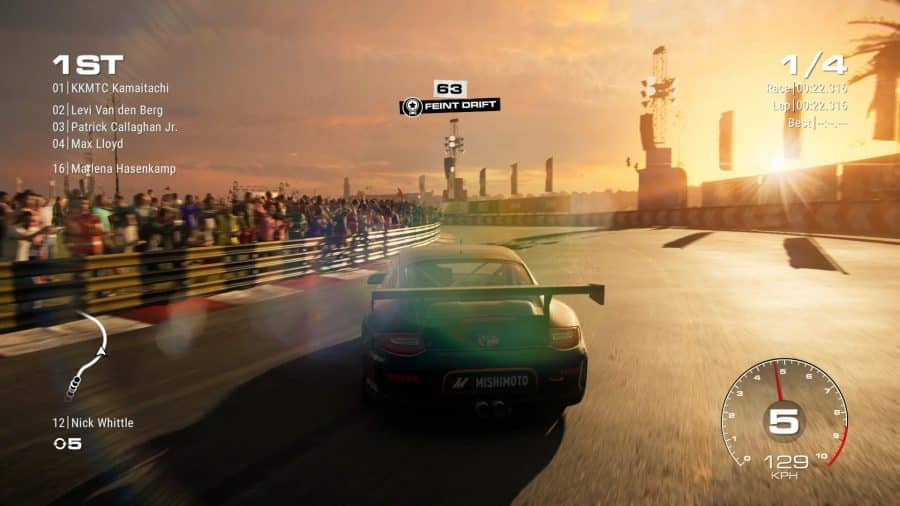Select KKMTC Kamaitachi in the standings list
Image resolution: width=900 pixels, height=506 pixels.
(x=111, y=88)
